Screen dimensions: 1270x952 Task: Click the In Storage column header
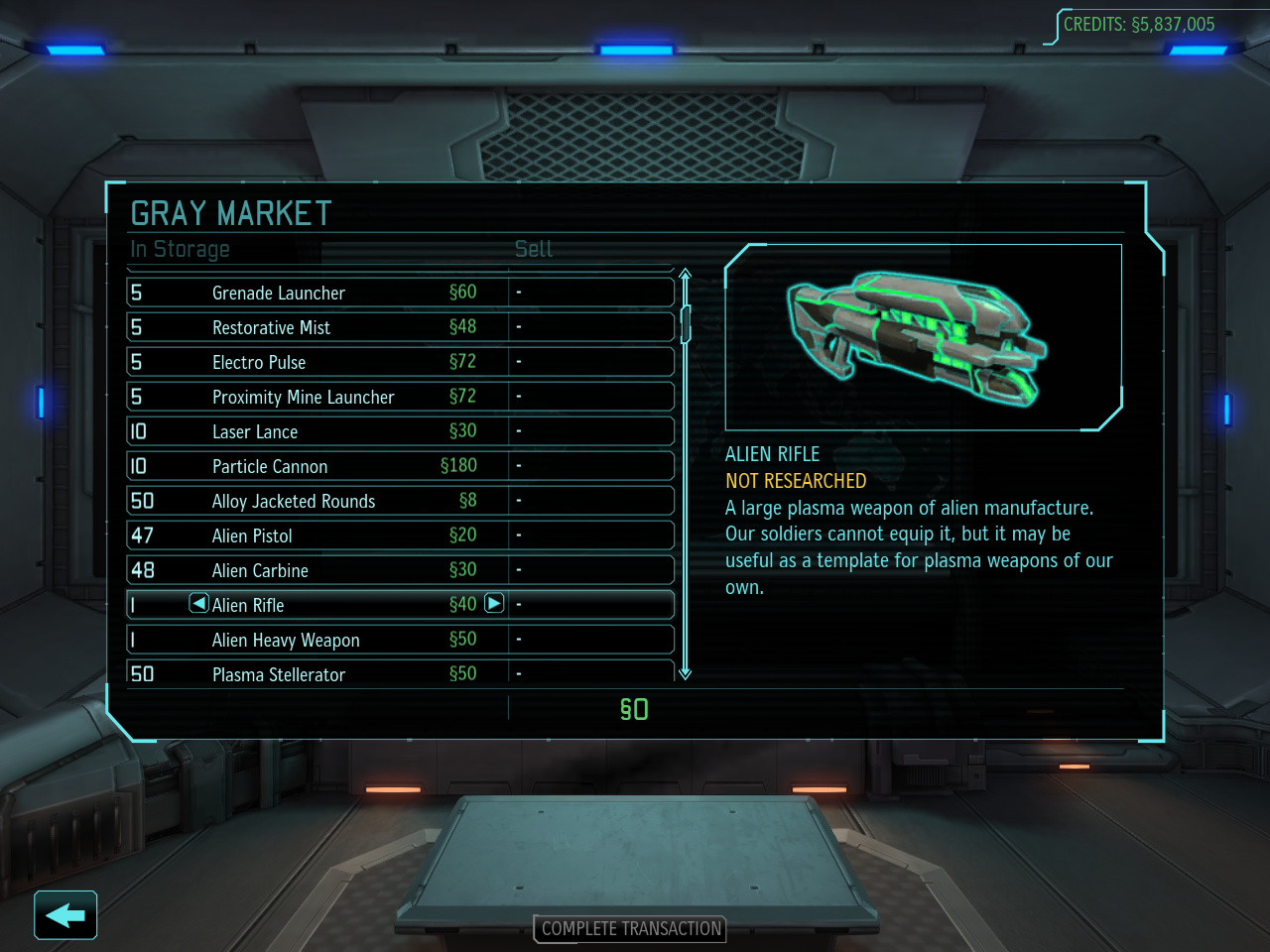[180, 249]
